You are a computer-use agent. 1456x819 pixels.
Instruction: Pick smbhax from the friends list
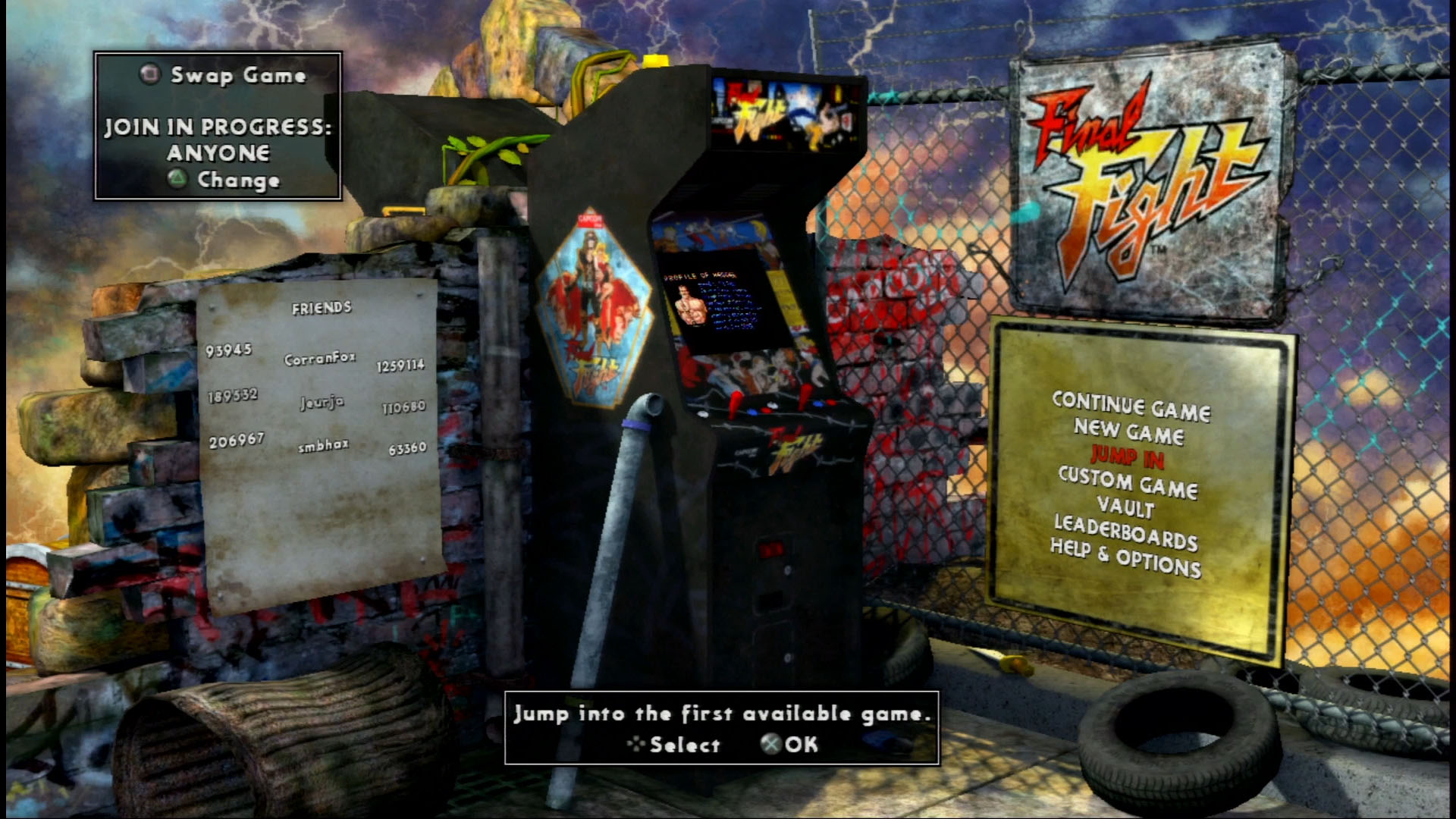coord(323,446)
